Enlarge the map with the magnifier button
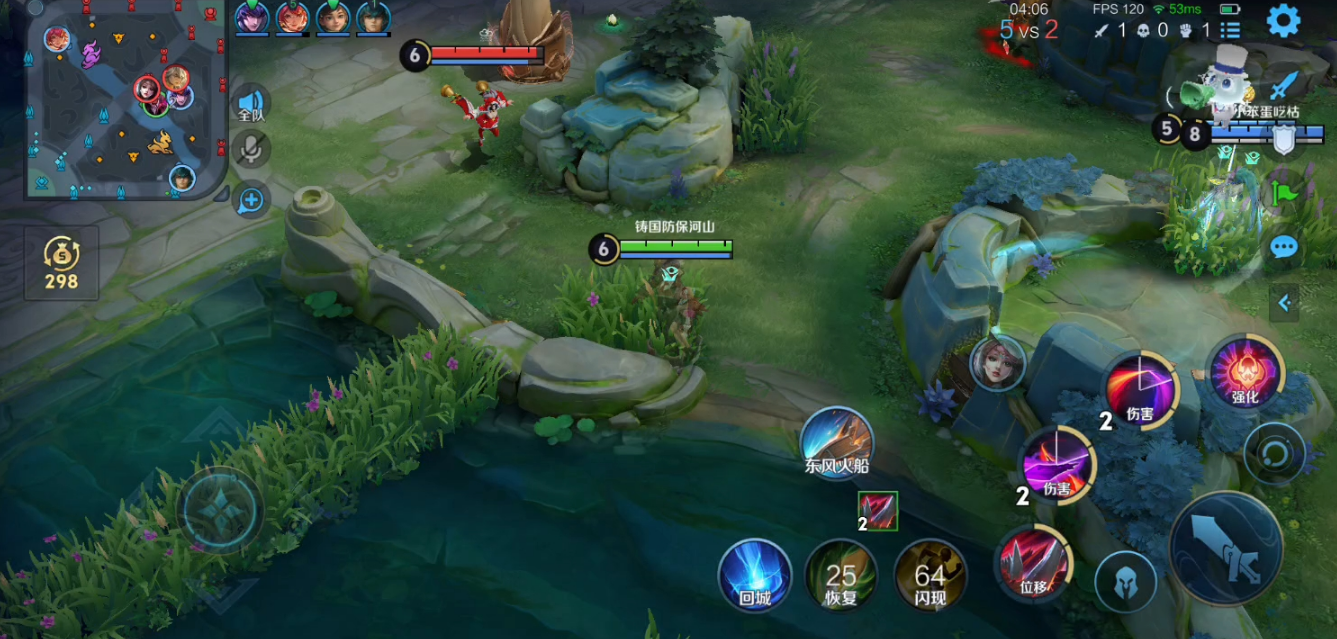Viewport: 1337px width, 639px height. coord(250,200)
